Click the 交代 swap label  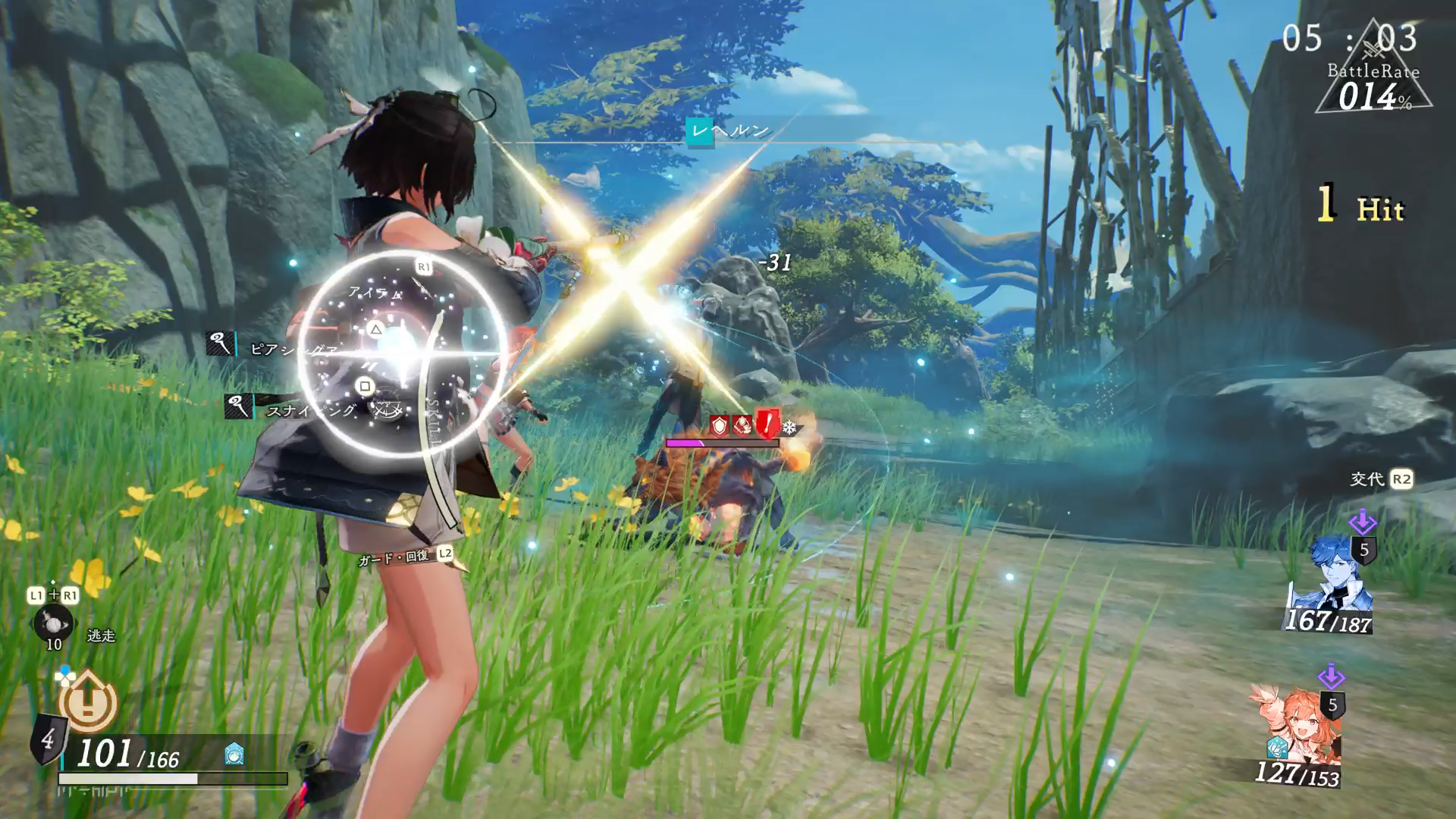point(1367,479)
